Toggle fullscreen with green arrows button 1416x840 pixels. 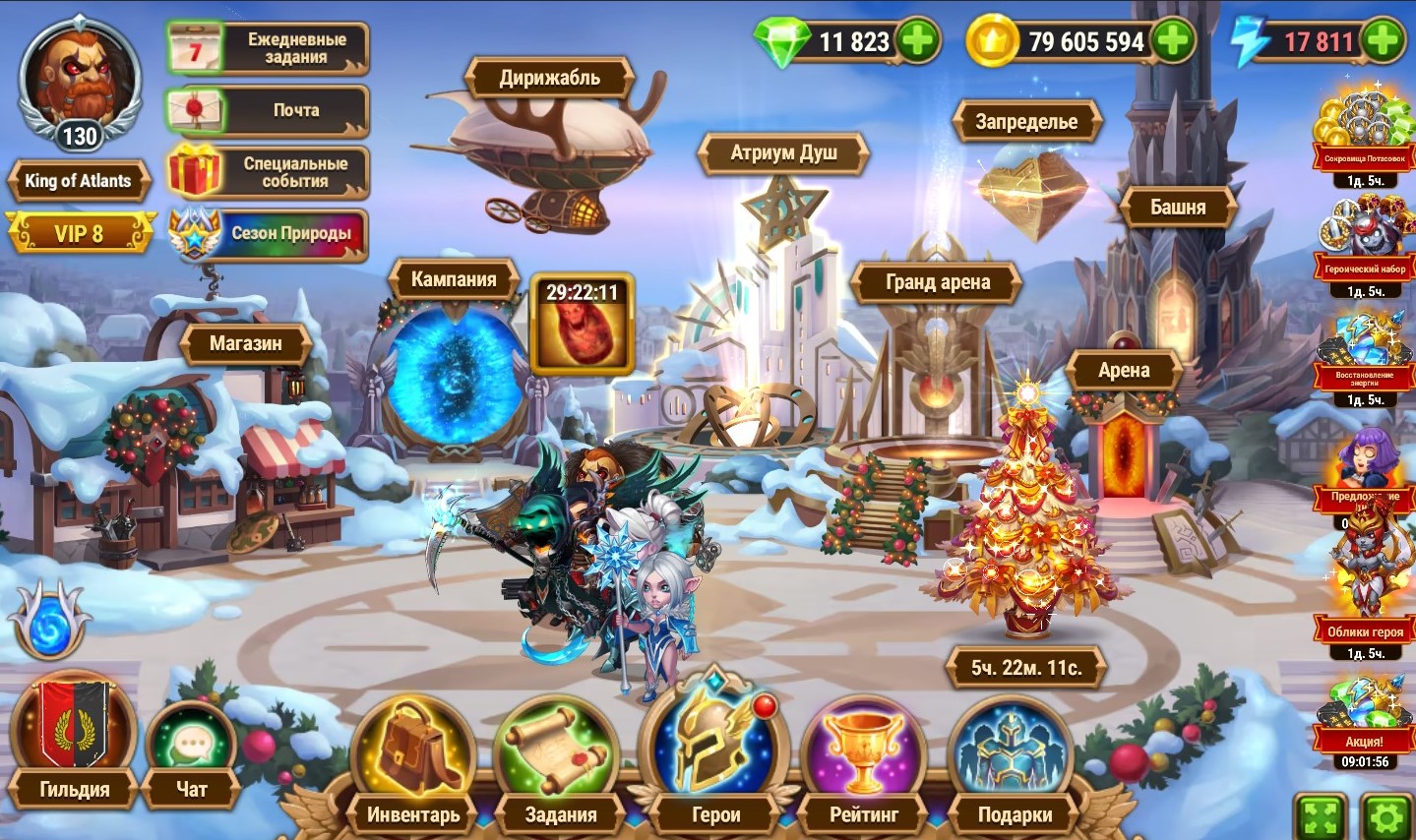pyautogui.click(x=1321, y=816)
